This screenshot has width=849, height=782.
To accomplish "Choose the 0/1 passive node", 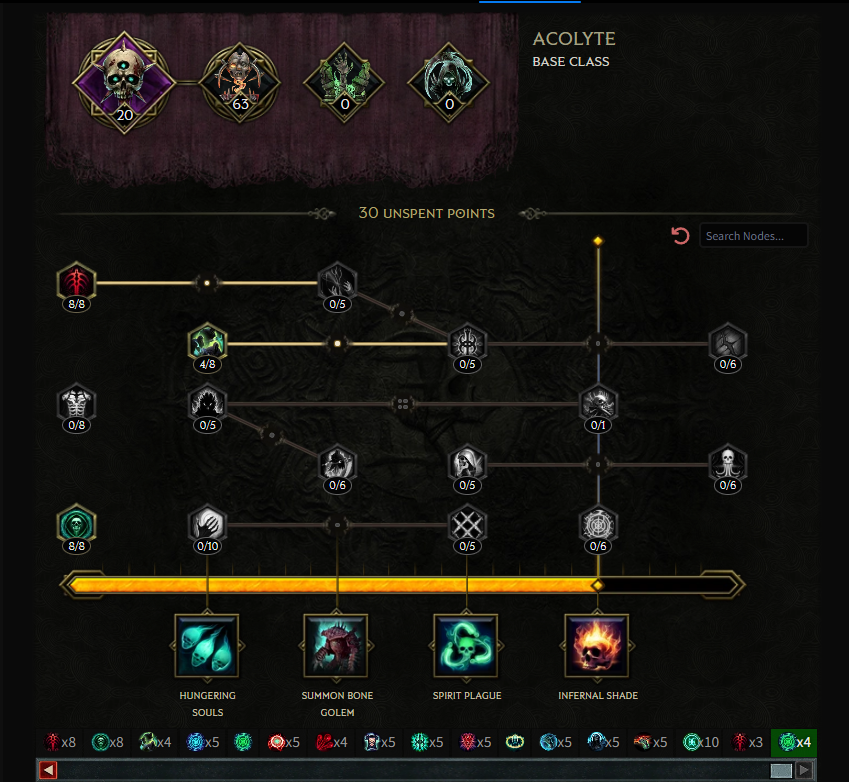I will (598, 404).
